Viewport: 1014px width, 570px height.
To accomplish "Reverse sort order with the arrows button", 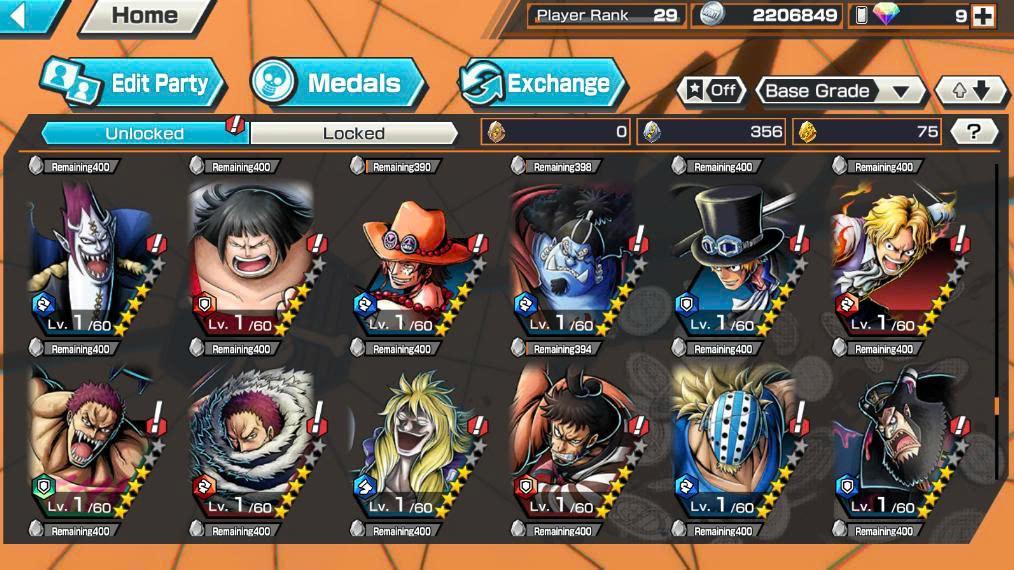I will pos(969,90).
